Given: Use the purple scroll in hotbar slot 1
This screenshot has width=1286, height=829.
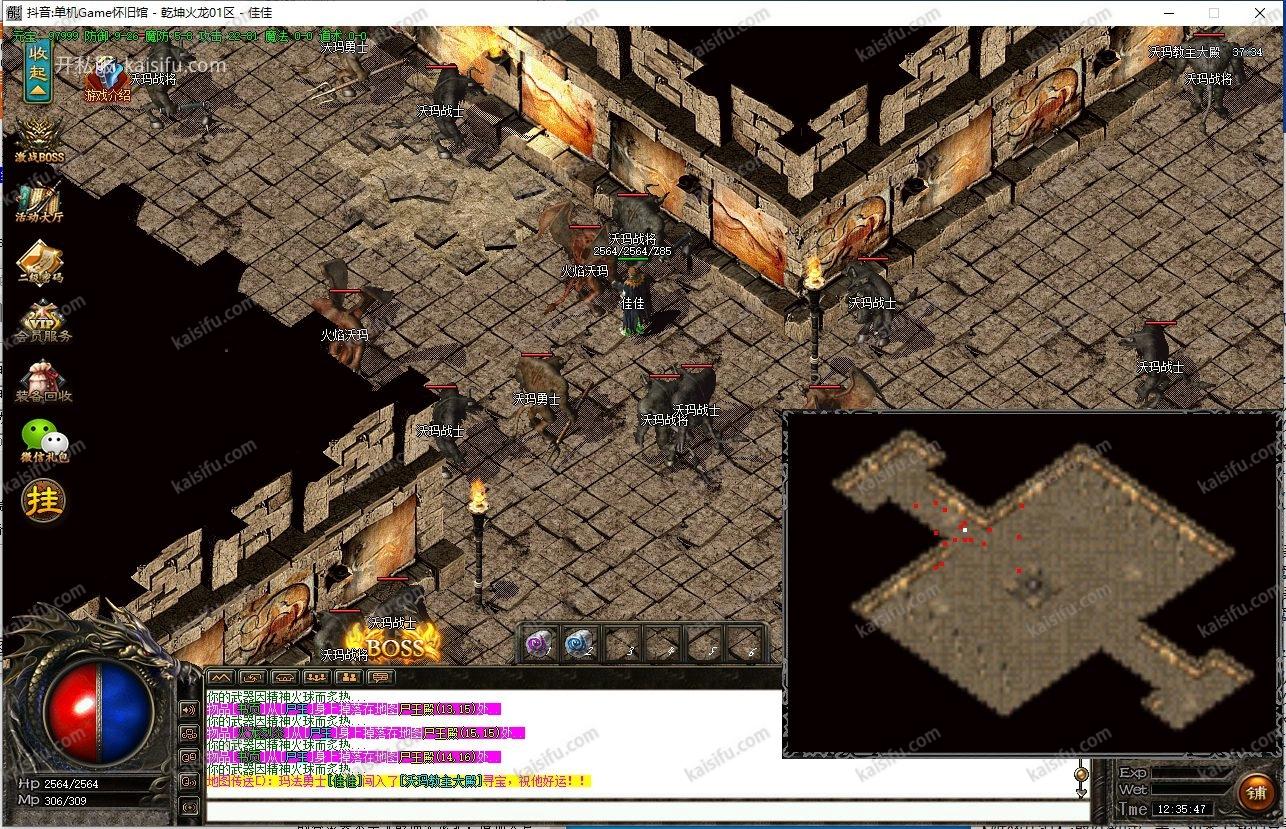Looking at the screenshot, I should 541,644.
